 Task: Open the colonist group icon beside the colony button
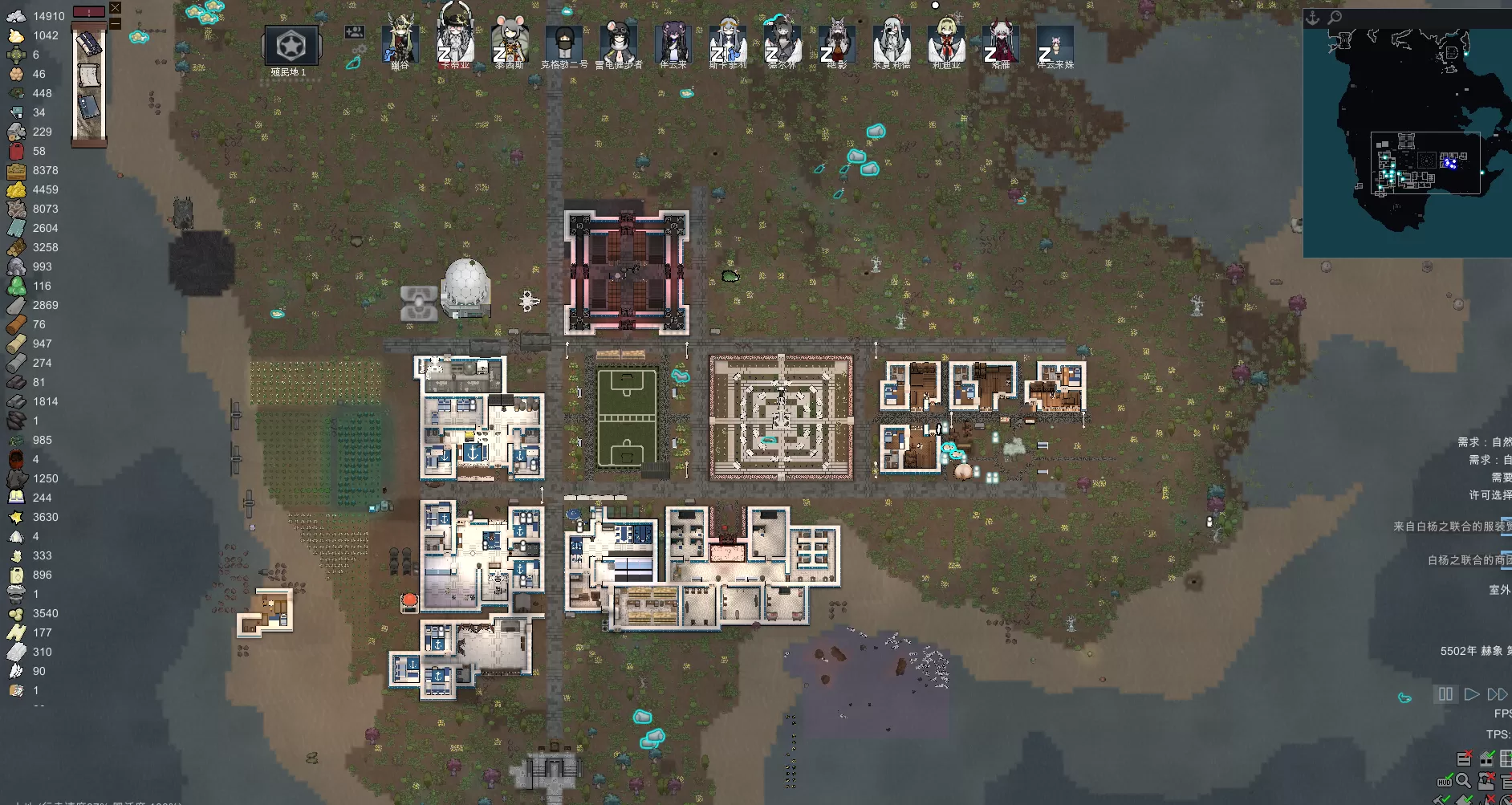[x=354, y=33]
